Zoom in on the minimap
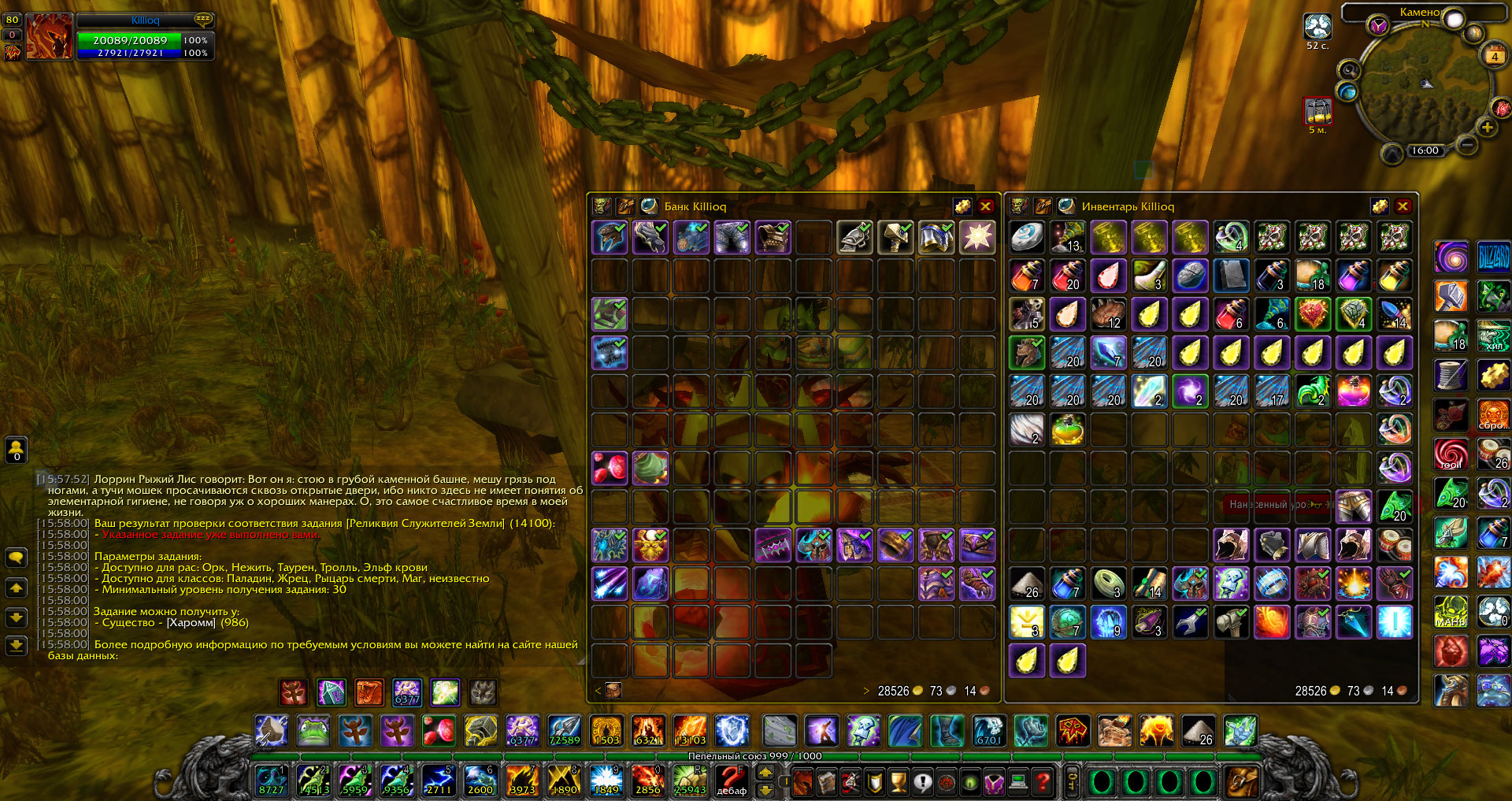Screen dimensions: 1512x801 click(x=1487, y=128)
